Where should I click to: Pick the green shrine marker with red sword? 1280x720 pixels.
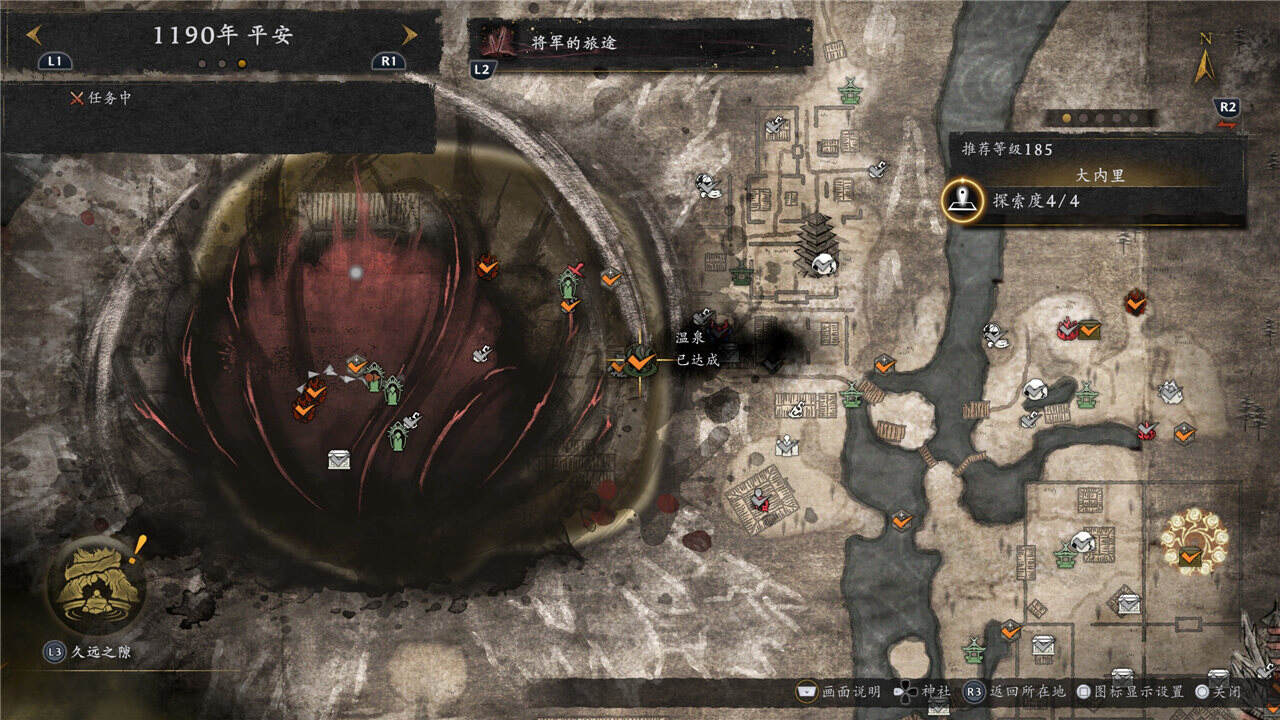571,283
